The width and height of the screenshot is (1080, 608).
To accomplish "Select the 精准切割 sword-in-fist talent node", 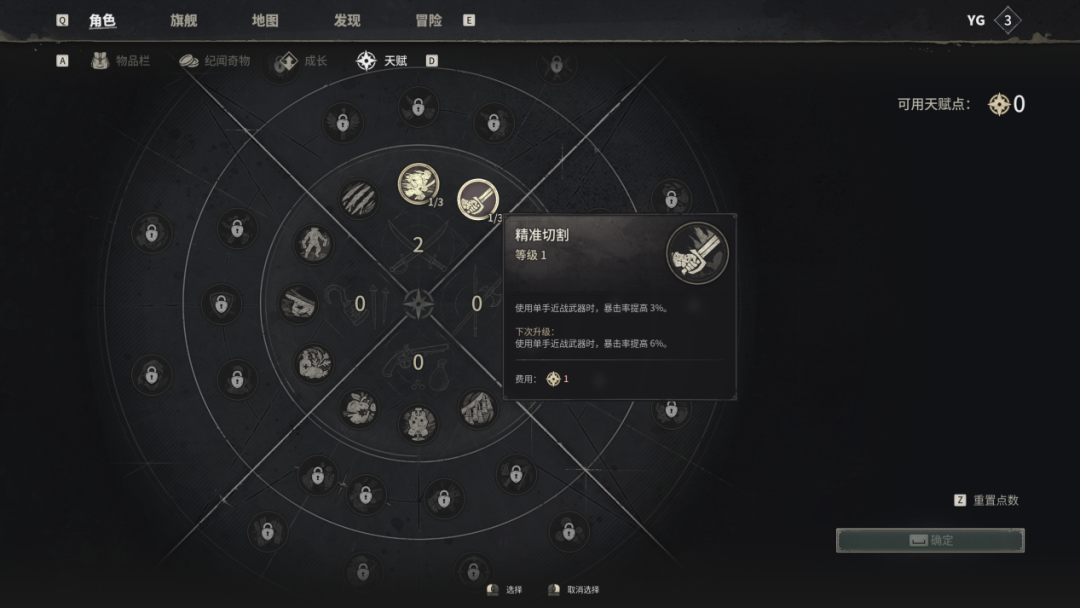I will tap(478, 199).
